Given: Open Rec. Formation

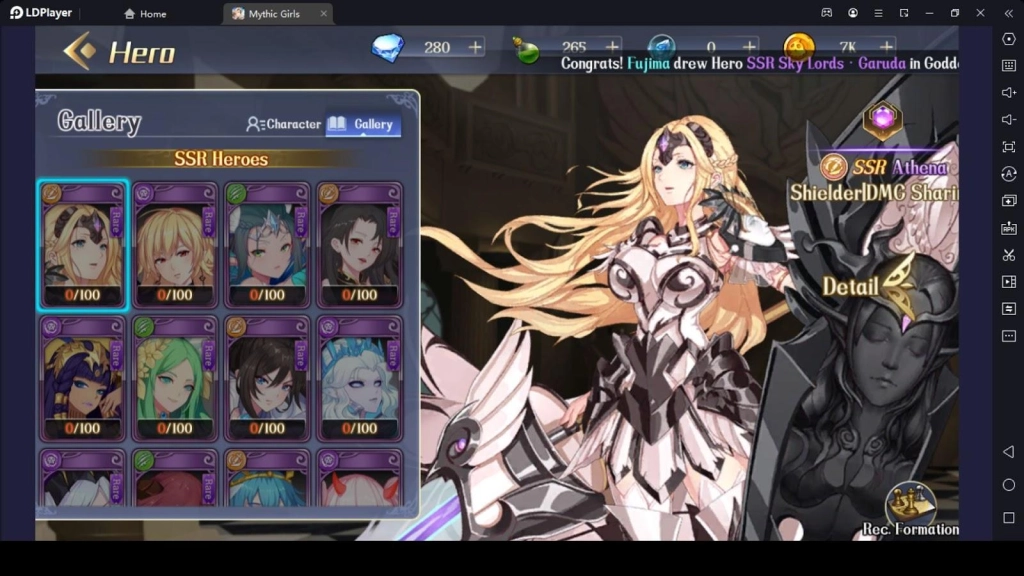Looking at the screenshot, I should point(910,510).
